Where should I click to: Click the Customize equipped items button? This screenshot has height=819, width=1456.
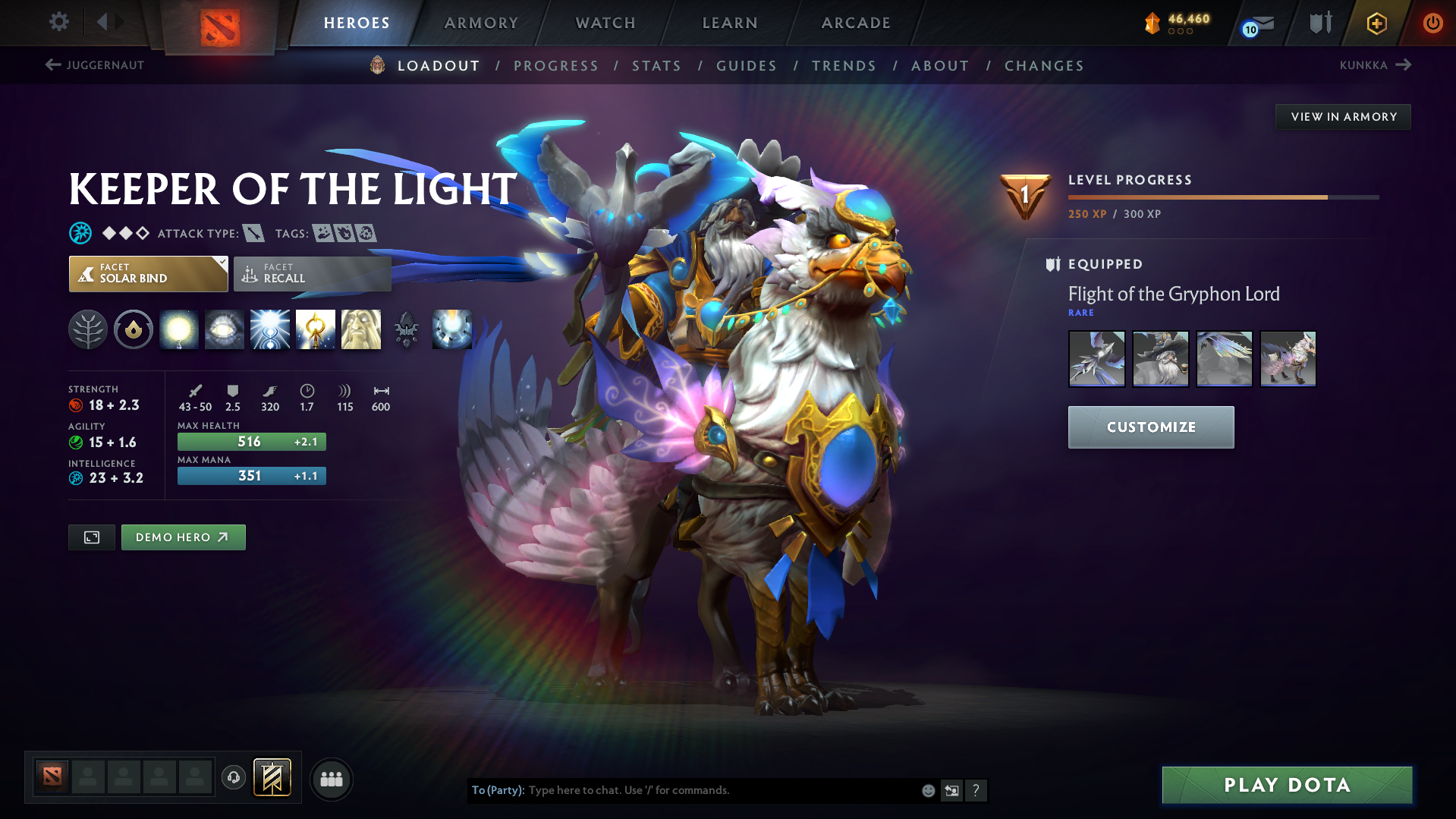pyautogui.click(x=1150, y=427)
